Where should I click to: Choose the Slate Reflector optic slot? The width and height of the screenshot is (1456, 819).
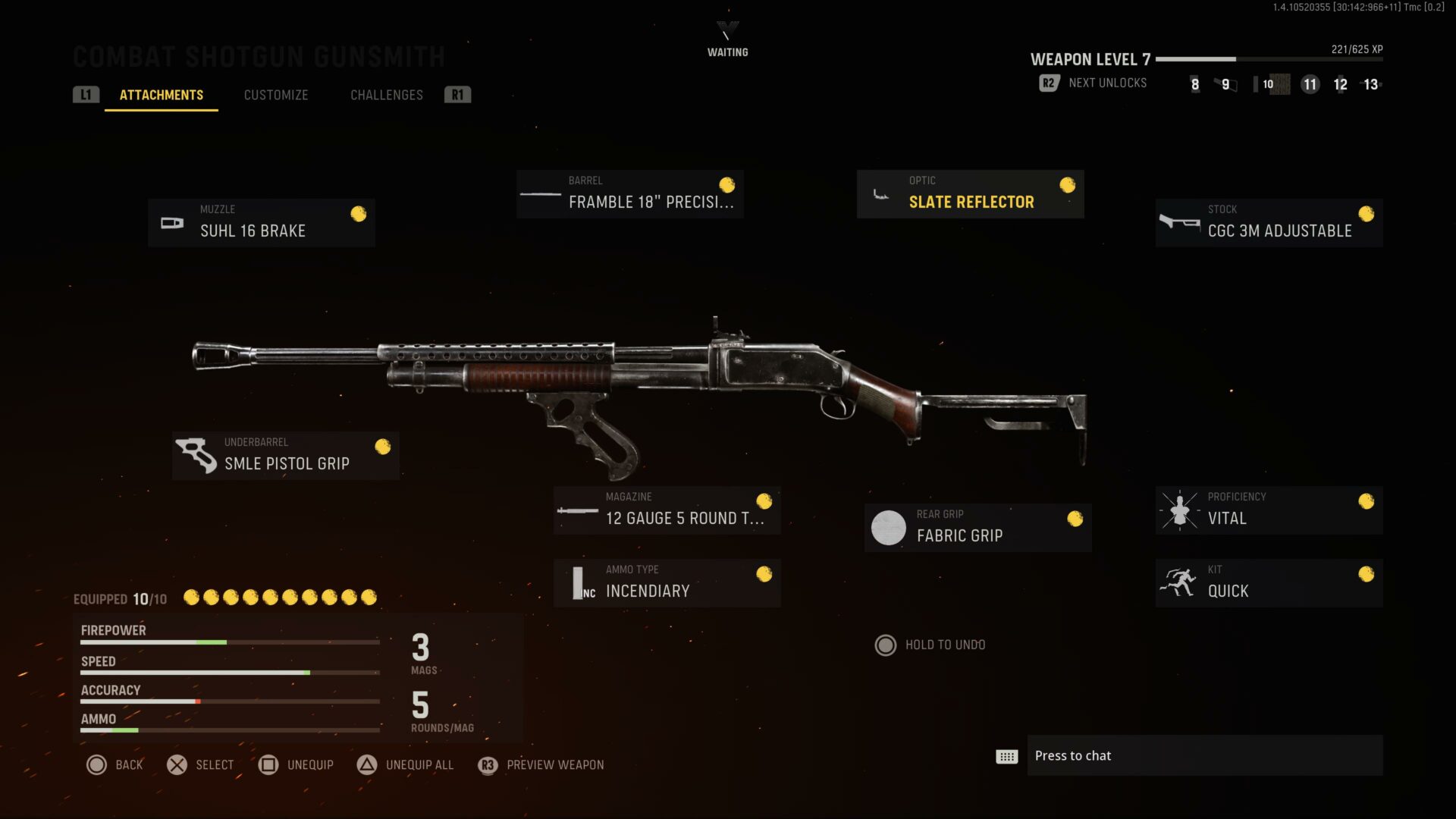(970, 194)
